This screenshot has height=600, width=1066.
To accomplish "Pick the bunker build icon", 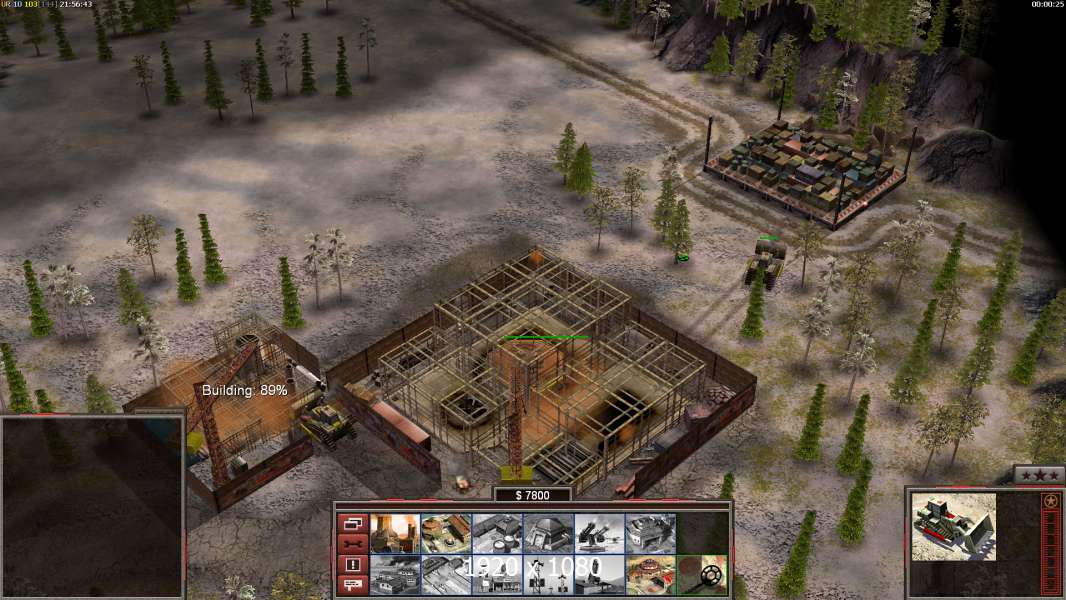I will (548, 534).
